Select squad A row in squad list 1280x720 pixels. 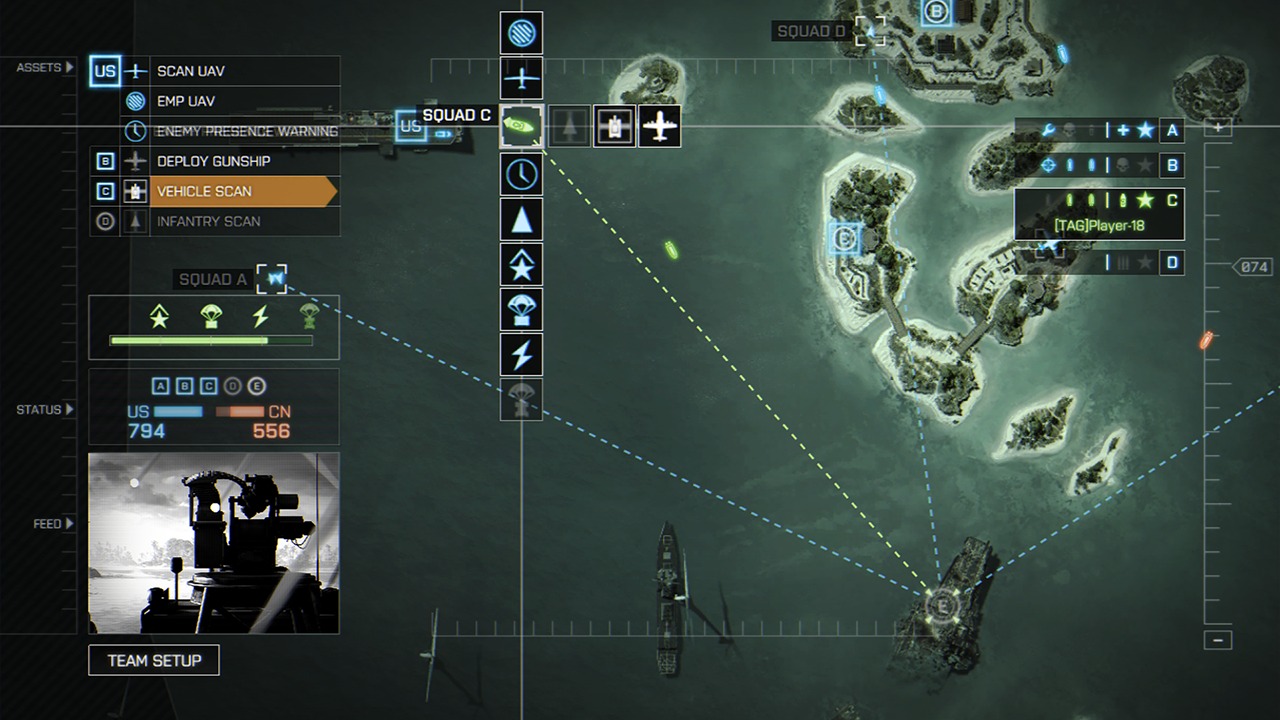click(x=1100, y=130)
